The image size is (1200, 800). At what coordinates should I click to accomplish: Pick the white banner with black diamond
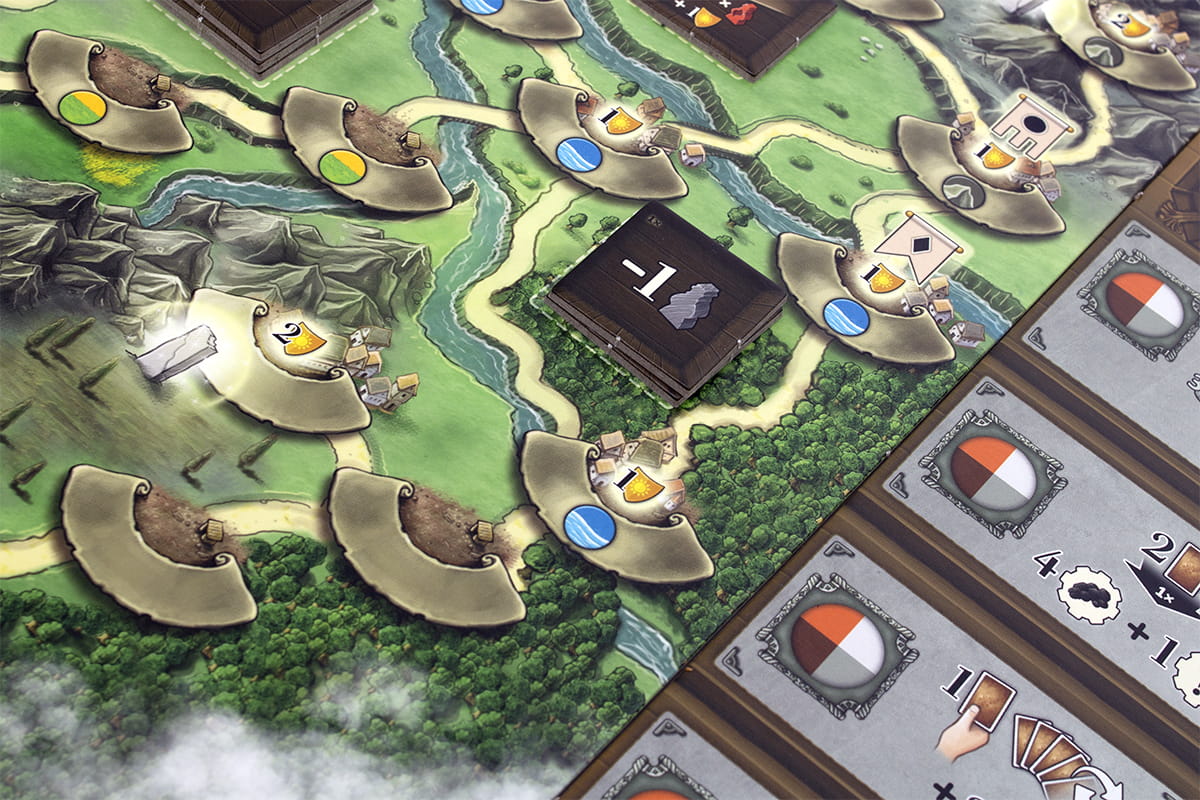918,245
